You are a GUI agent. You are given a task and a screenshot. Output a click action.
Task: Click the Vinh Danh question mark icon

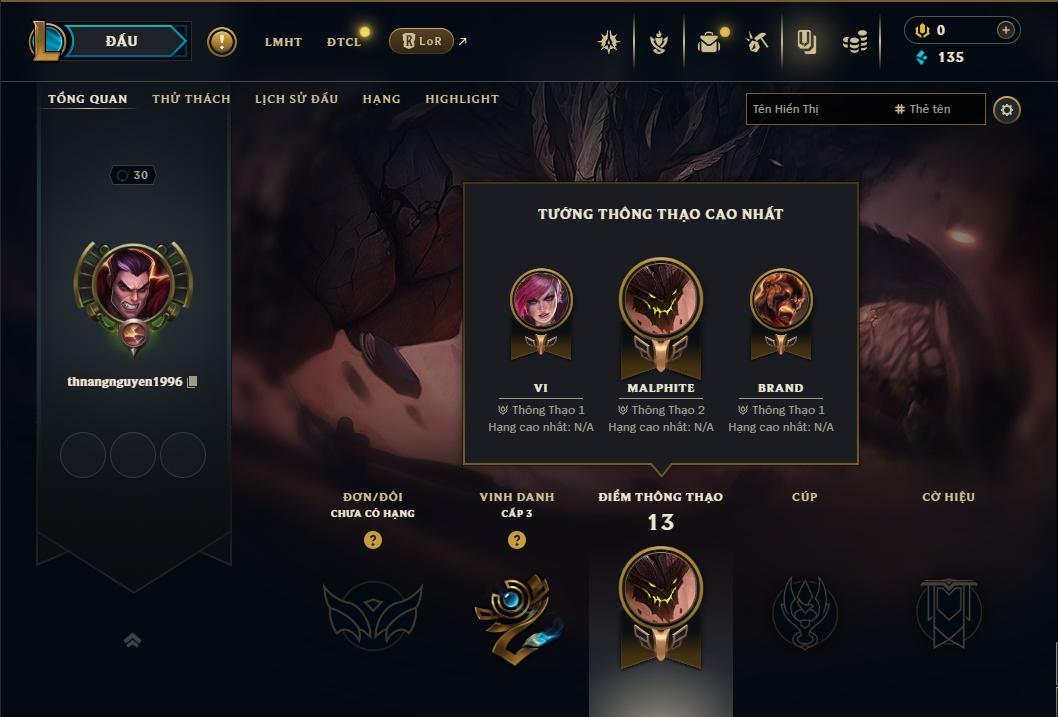click(x=516, y=540)
